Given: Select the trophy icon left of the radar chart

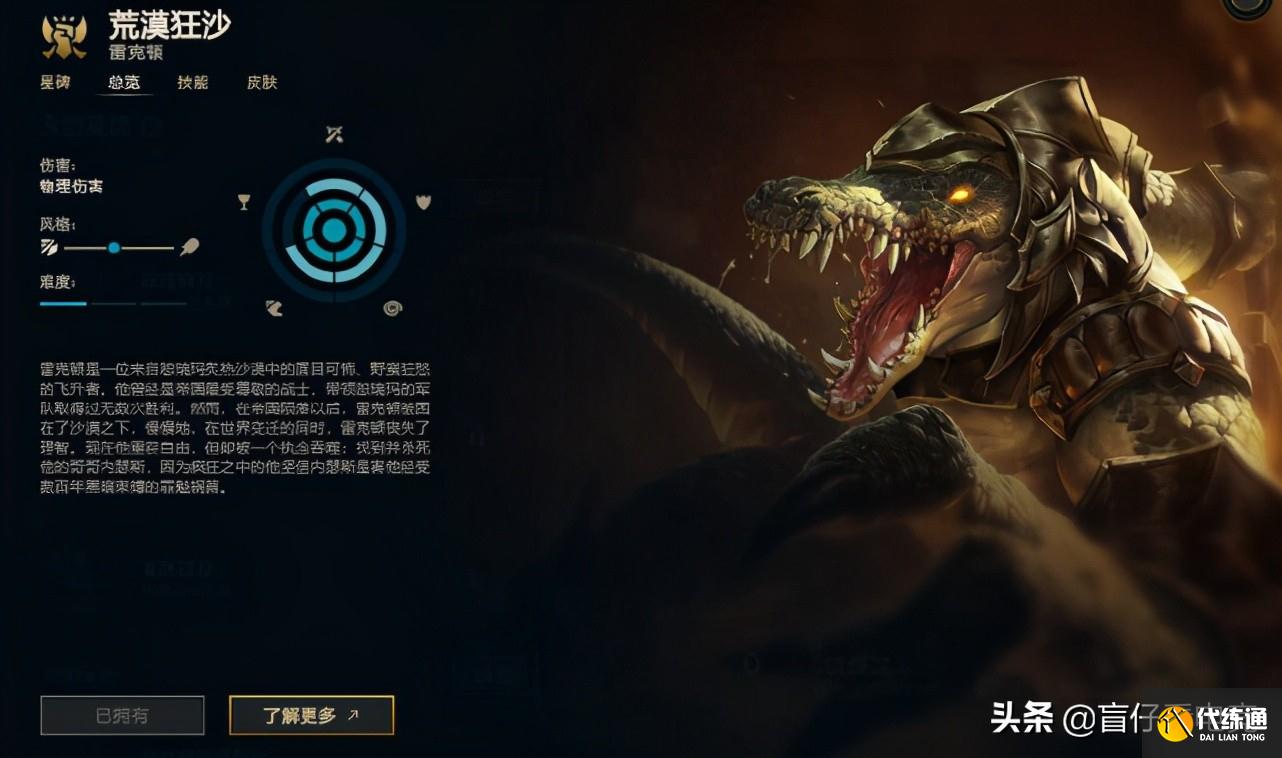Looking at the screenshot, I should 243,201.
